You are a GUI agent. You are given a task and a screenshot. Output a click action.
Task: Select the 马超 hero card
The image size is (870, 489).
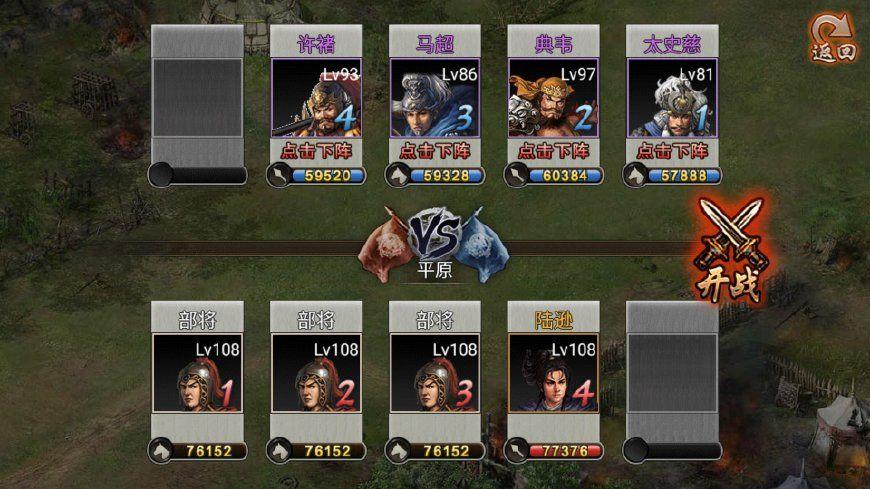(x=434, y=98)
